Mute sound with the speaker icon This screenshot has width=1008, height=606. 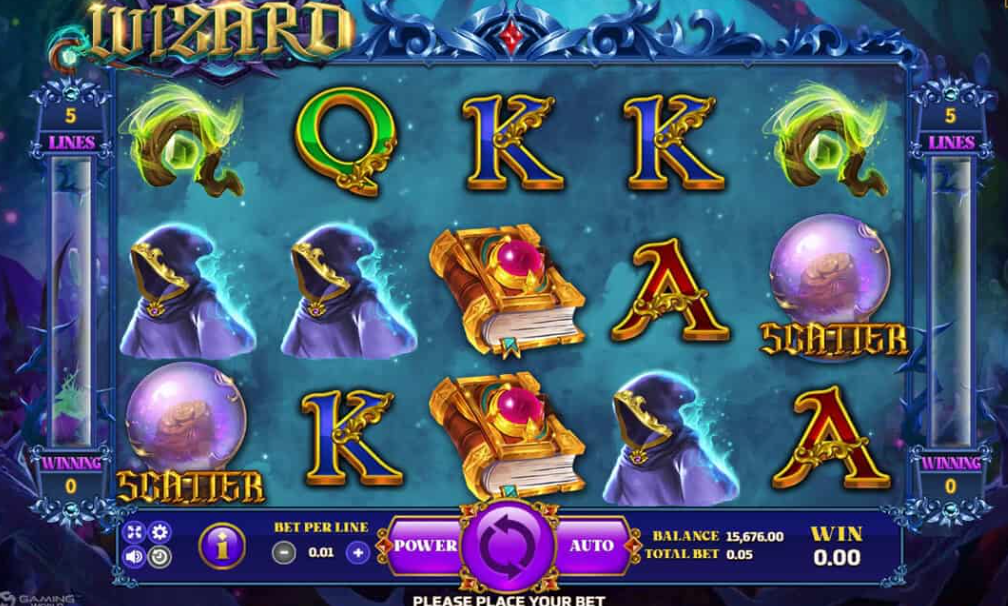(136, 556)
